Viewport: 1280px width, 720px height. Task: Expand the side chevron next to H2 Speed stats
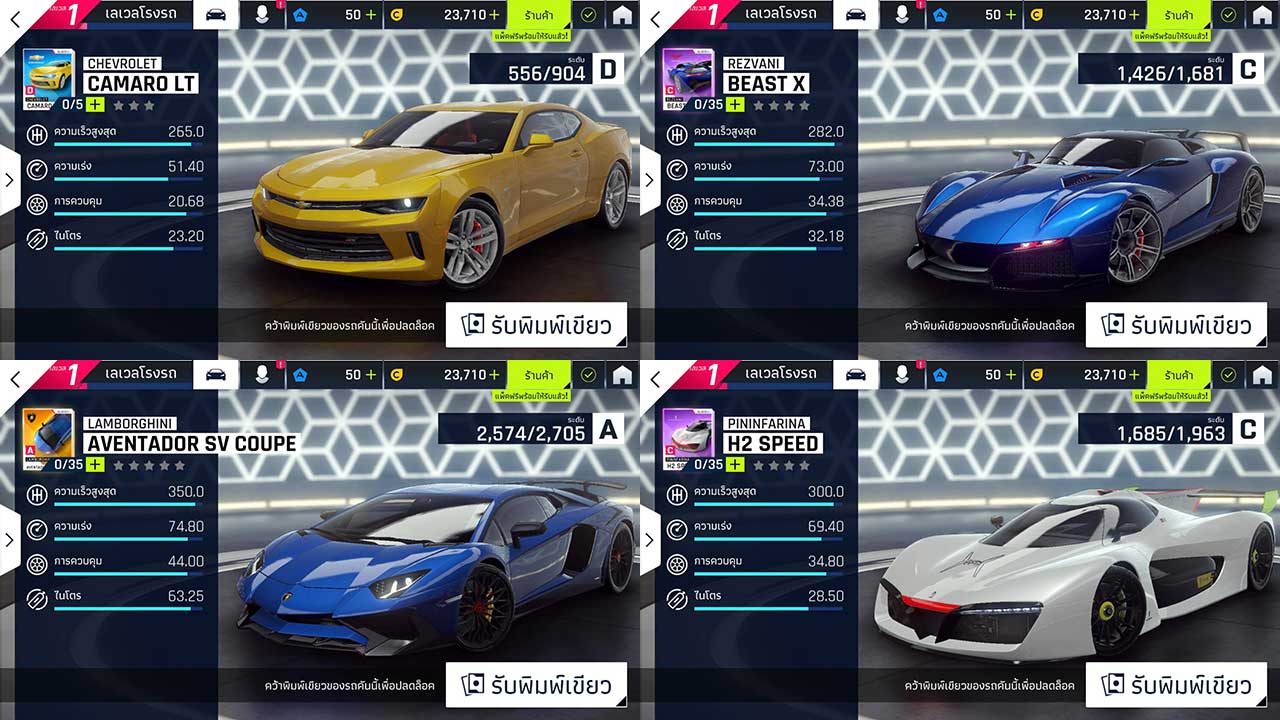[x=649, y=540]
